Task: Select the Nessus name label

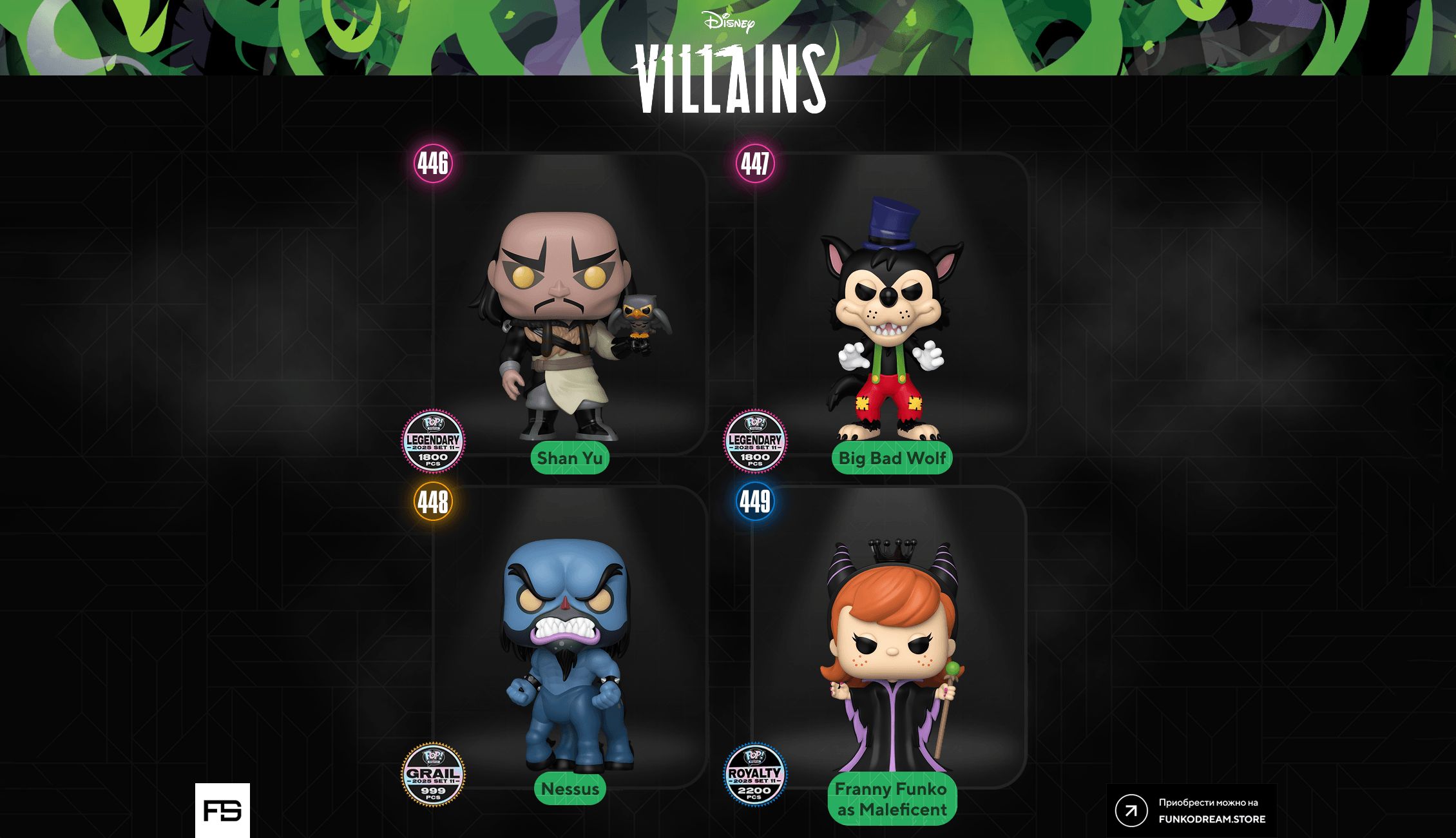Action: (x=570, y=788)
